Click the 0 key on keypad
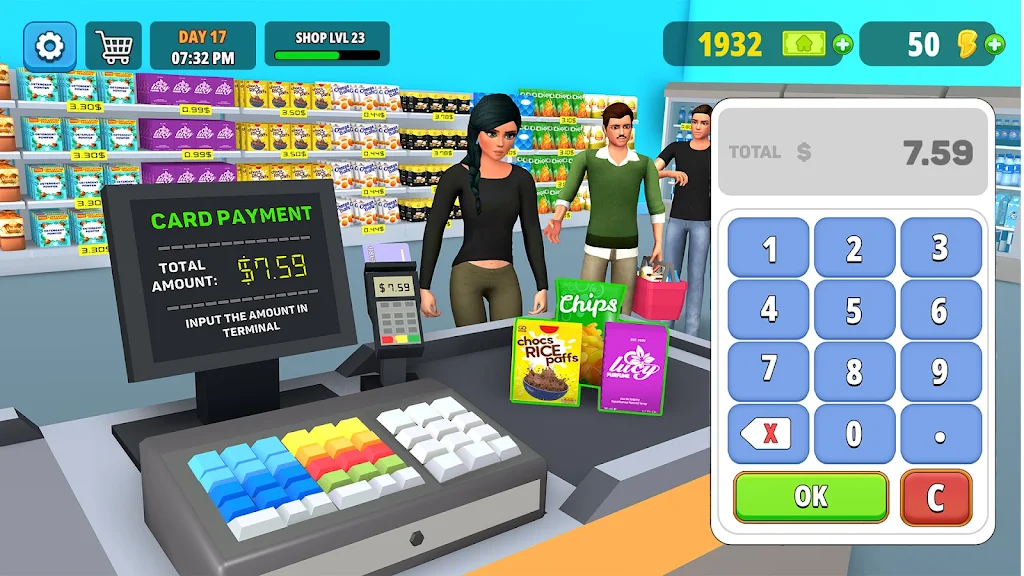 point(854,434)
